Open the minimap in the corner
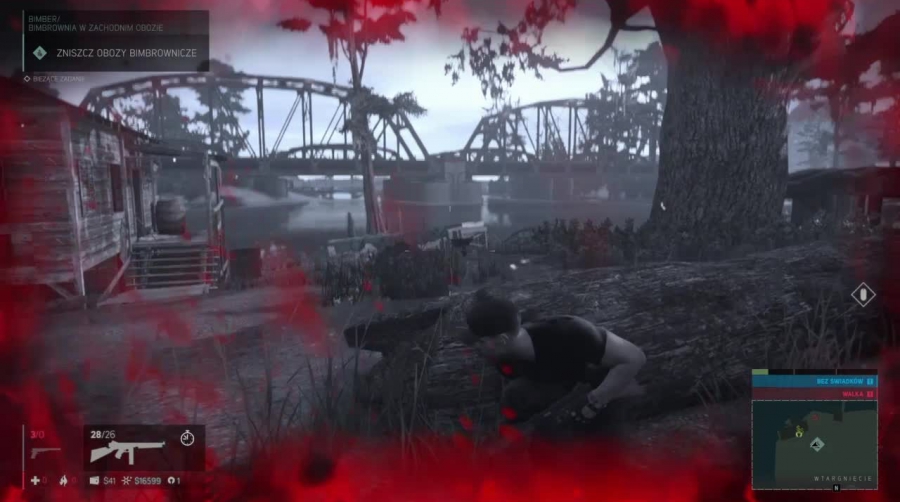This screenshot has height=502, width=900. pyautogui.click(x=813, y=442)
